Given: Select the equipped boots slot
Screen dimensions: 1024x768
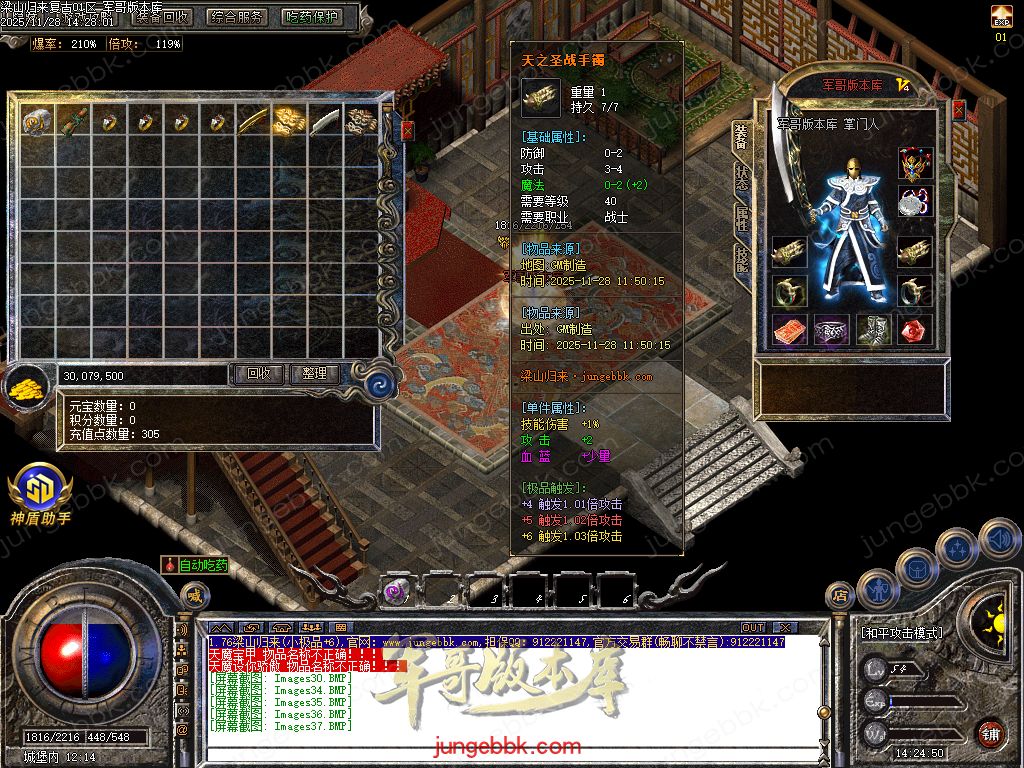Looking at the screenshot, I should (x=871, y=330).
